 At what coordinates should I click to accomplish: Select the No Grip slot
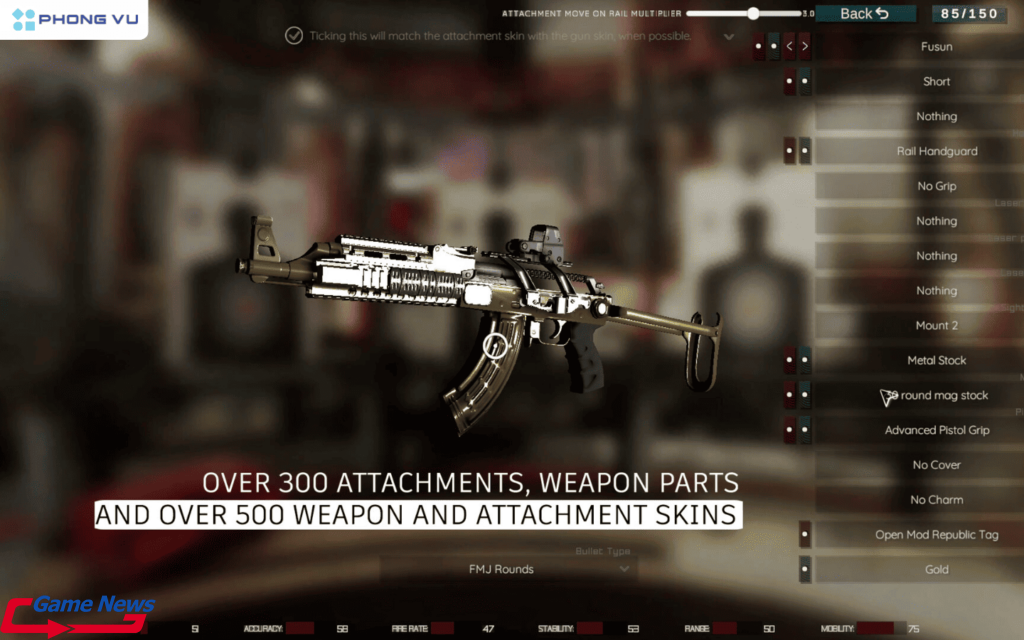(x=936, y=186)
